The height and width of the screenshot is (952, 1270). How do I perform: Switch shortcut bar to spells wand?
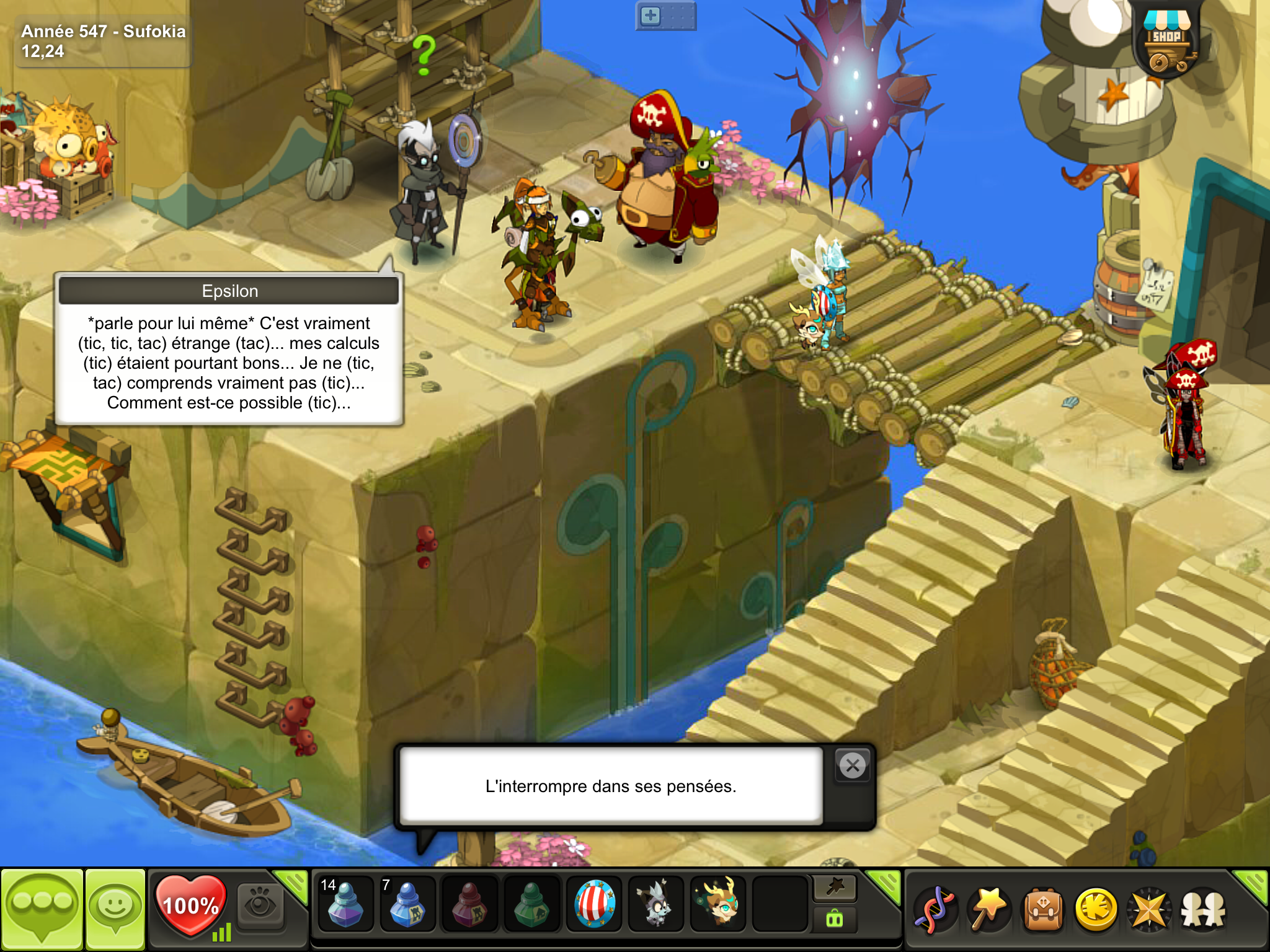tap(835, 888)
